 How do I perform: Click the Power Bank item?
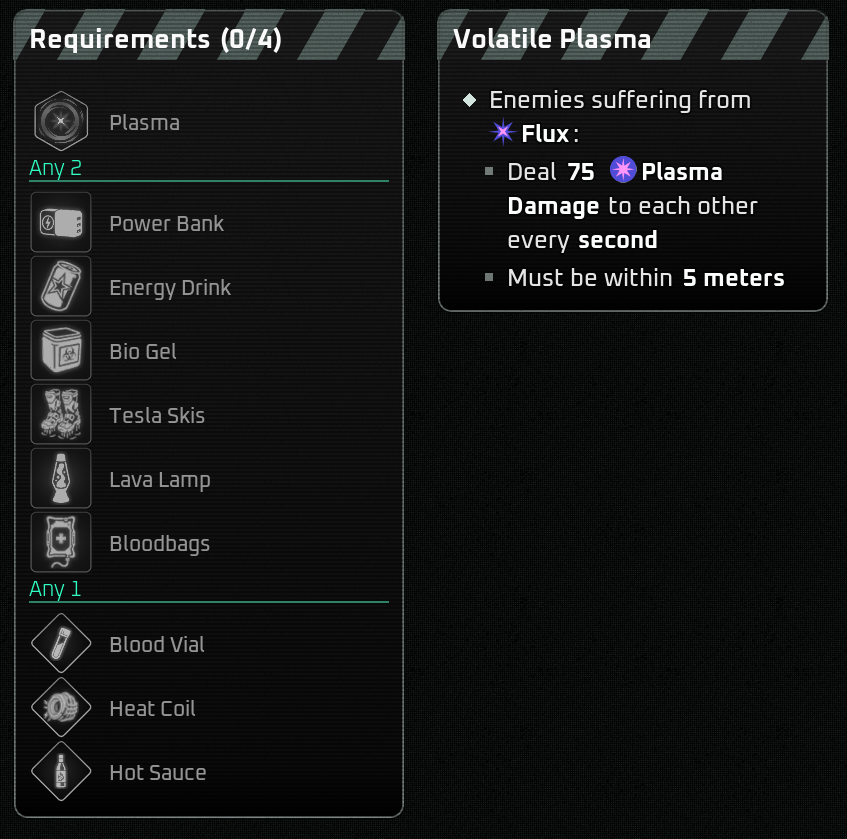pos(61,223)
